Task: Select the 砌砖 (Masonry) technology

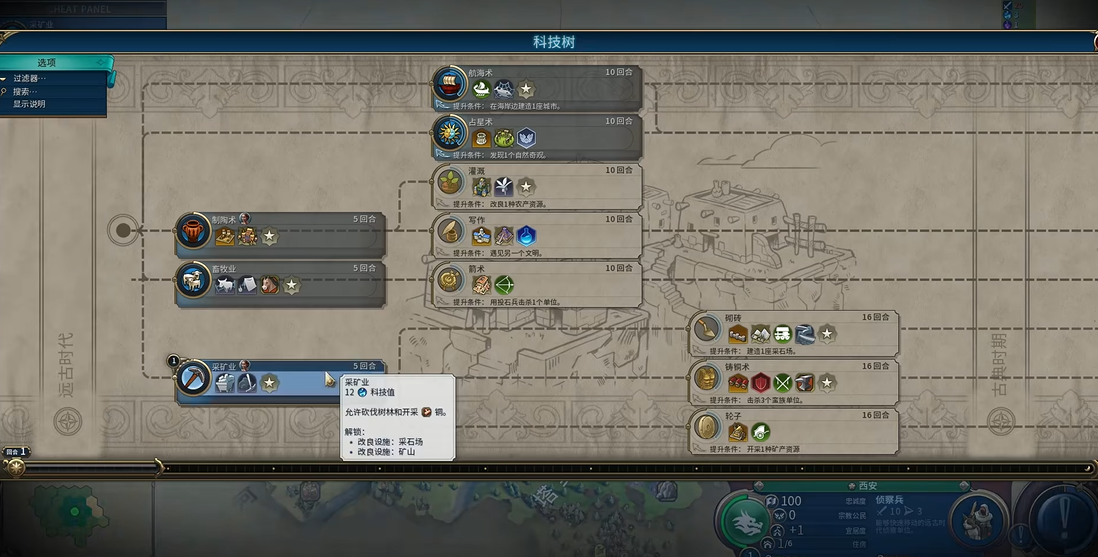Action: click(x=795, y=331)
